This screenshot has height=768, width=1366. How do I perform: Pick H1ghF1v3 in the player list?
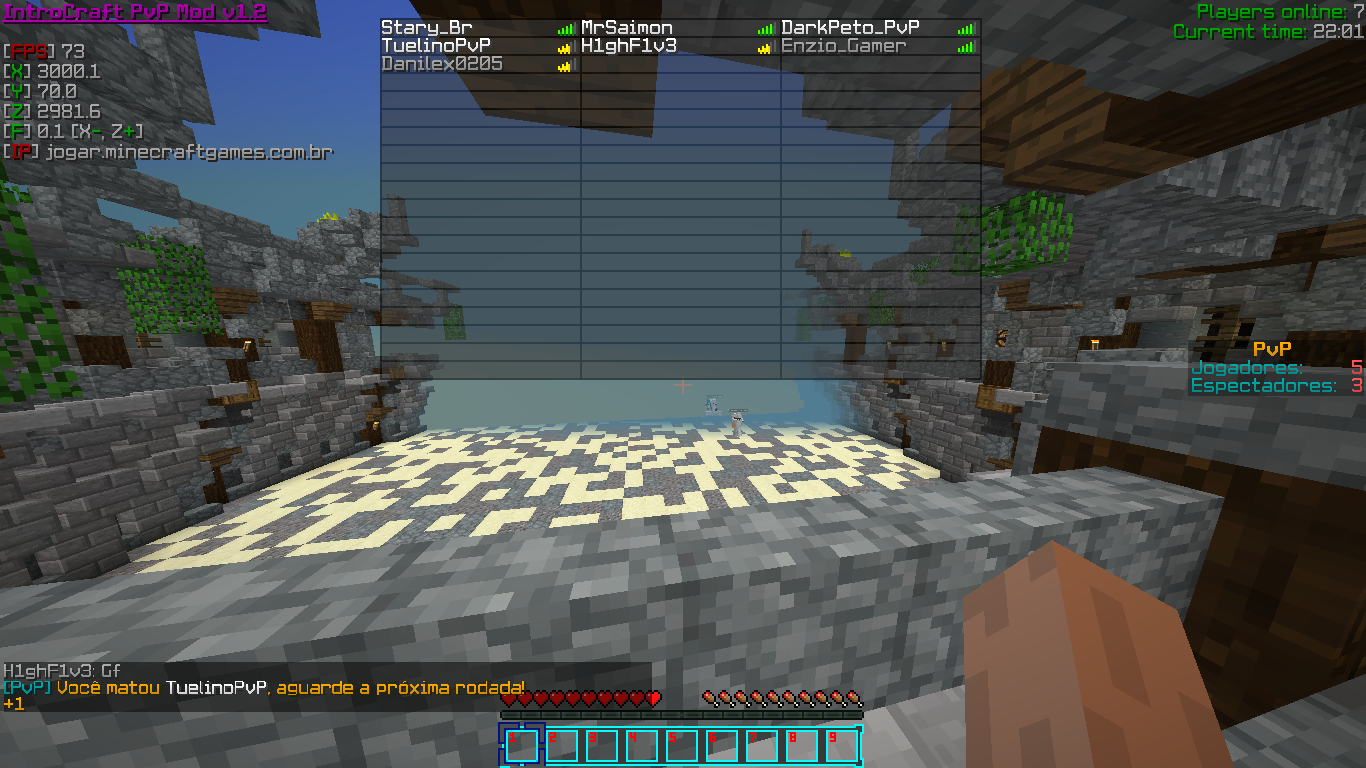coord(629,46)
